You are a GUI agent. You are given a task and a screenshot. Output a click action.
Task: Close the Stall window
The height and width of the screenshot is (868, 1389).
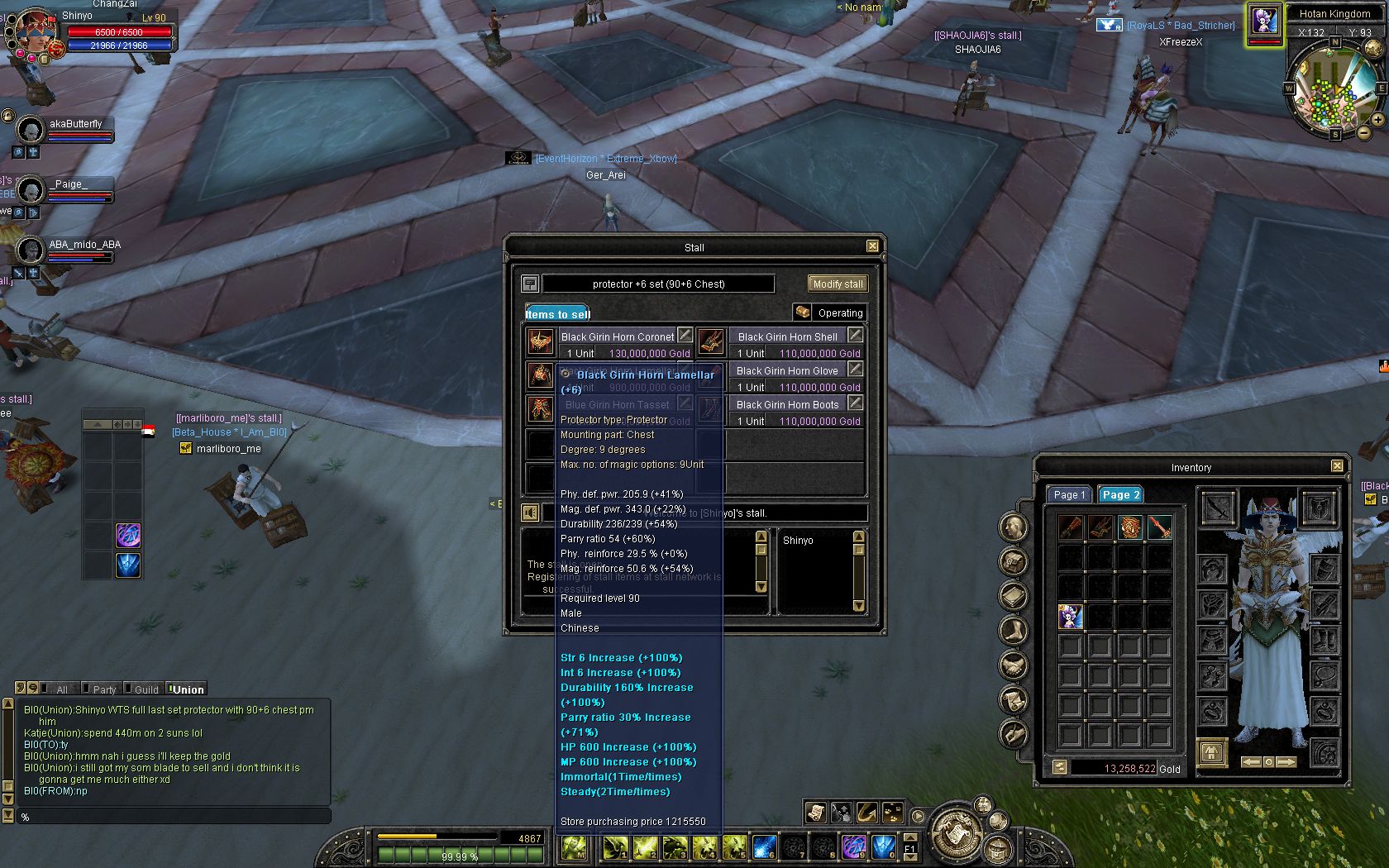coord(872,246)
